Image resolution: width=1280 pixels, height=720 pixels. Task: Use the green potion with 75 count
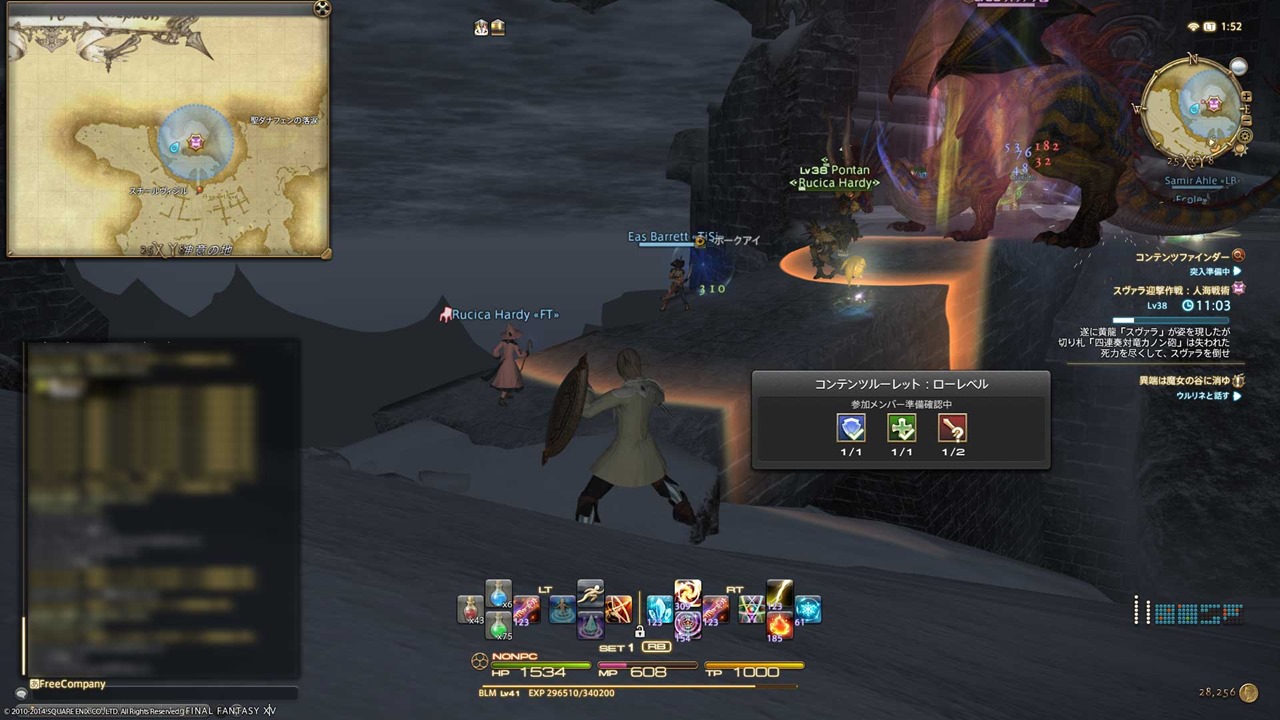(x=498, y=626)
